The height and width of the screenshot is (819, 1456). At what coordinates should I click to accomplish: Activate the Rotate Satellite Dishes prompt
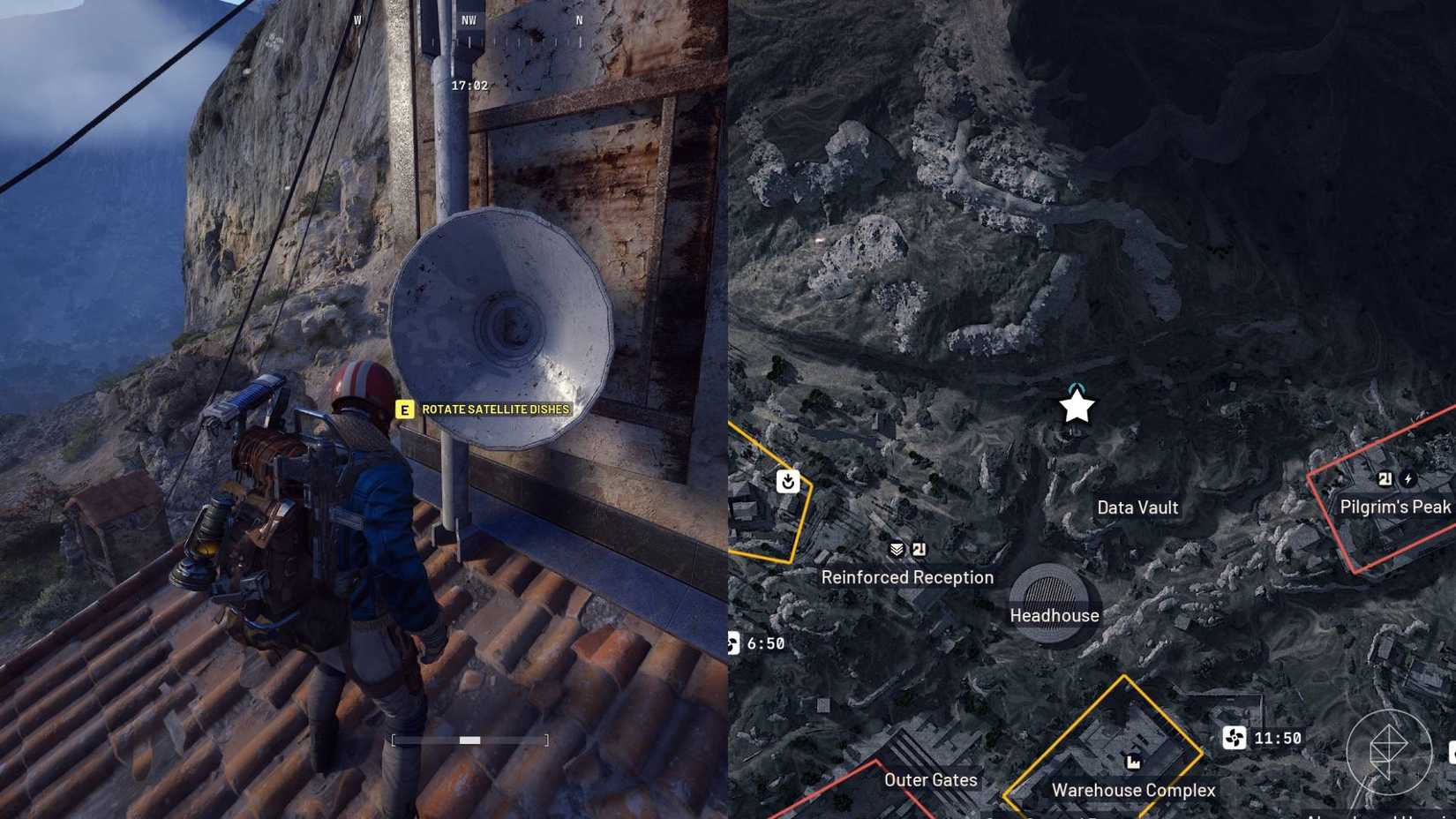click(x=484, y=409)
